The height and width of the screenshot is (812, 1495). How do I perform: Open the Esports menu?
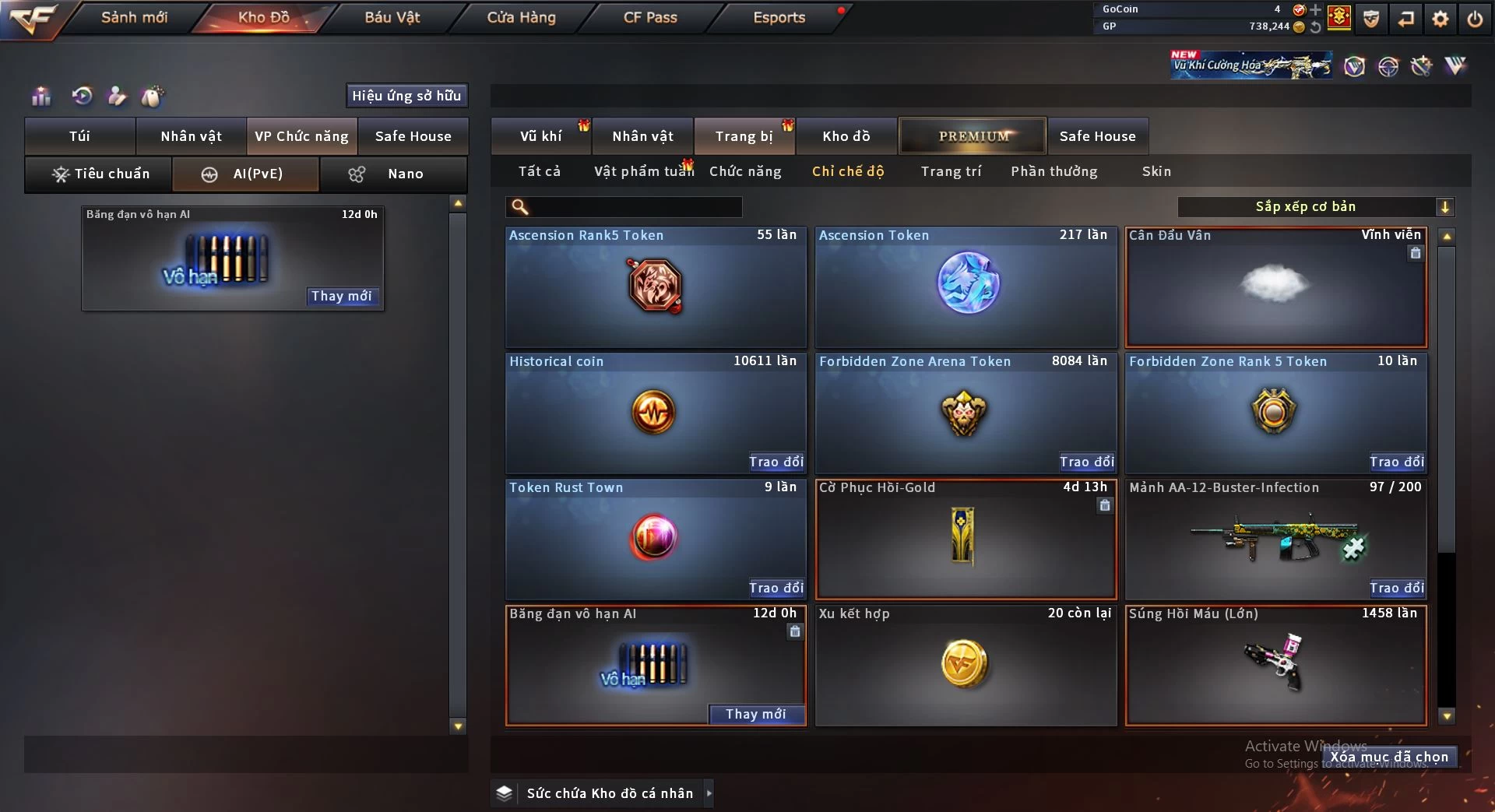[x=779, y=17]
